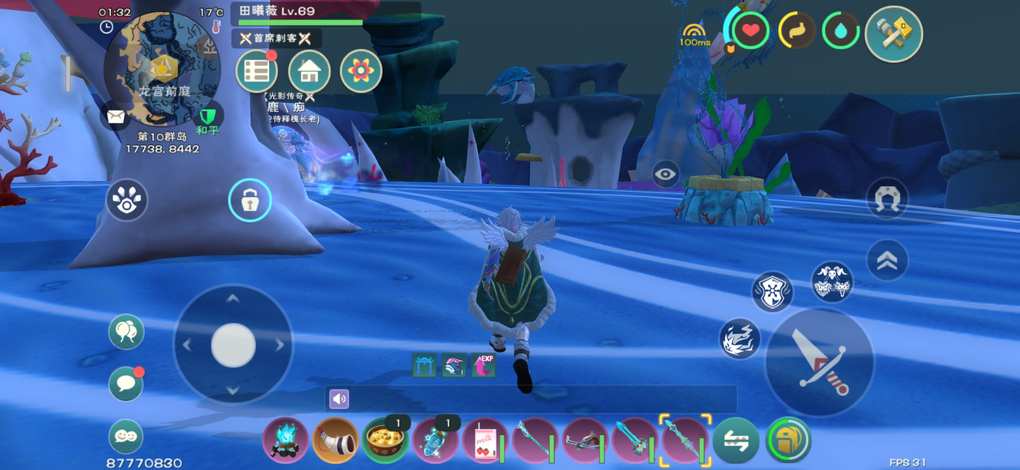Open the chat bubble with red dot

coord(126,383)
